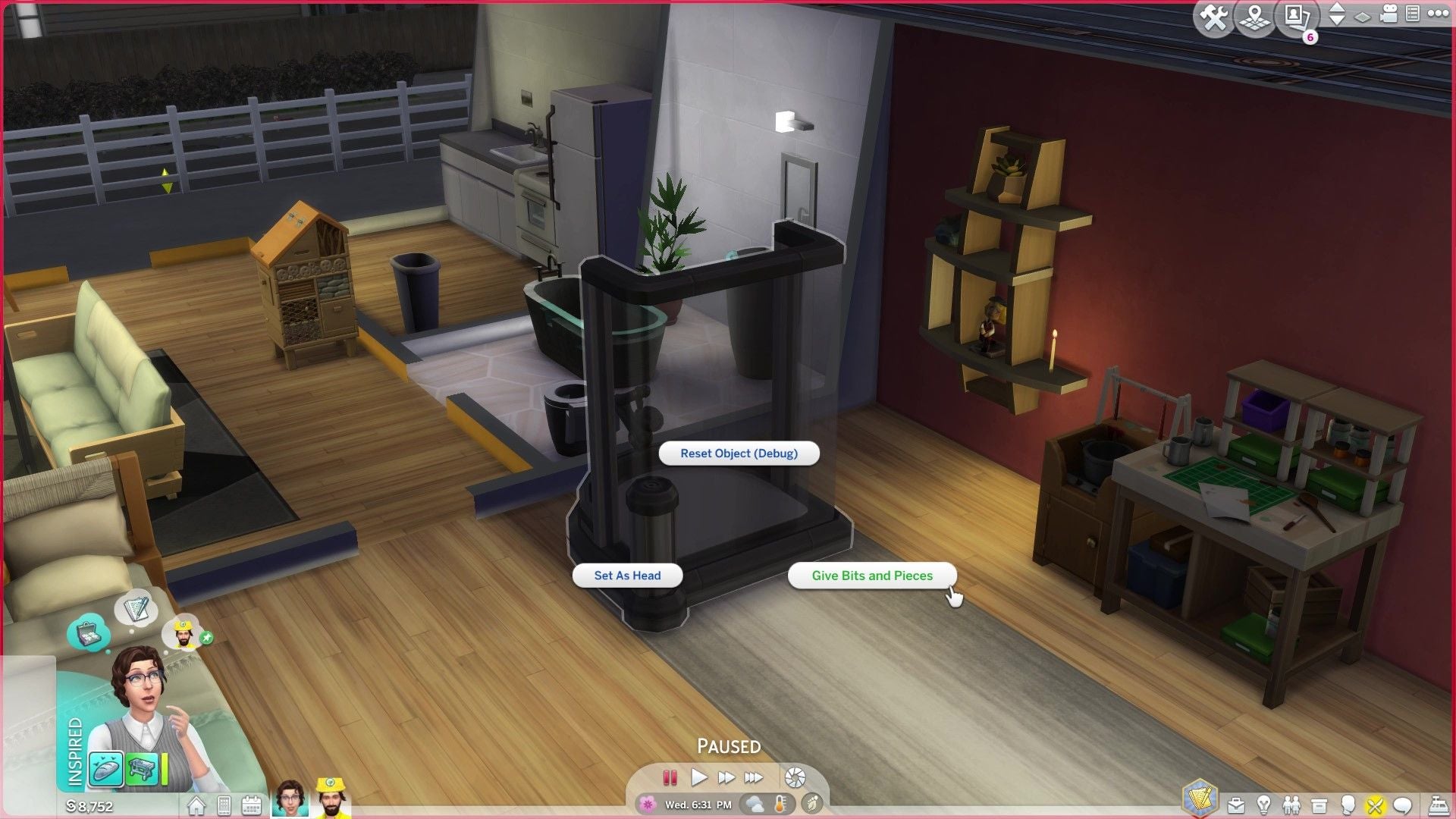Pause the game with the pause button

click(670, 777)
